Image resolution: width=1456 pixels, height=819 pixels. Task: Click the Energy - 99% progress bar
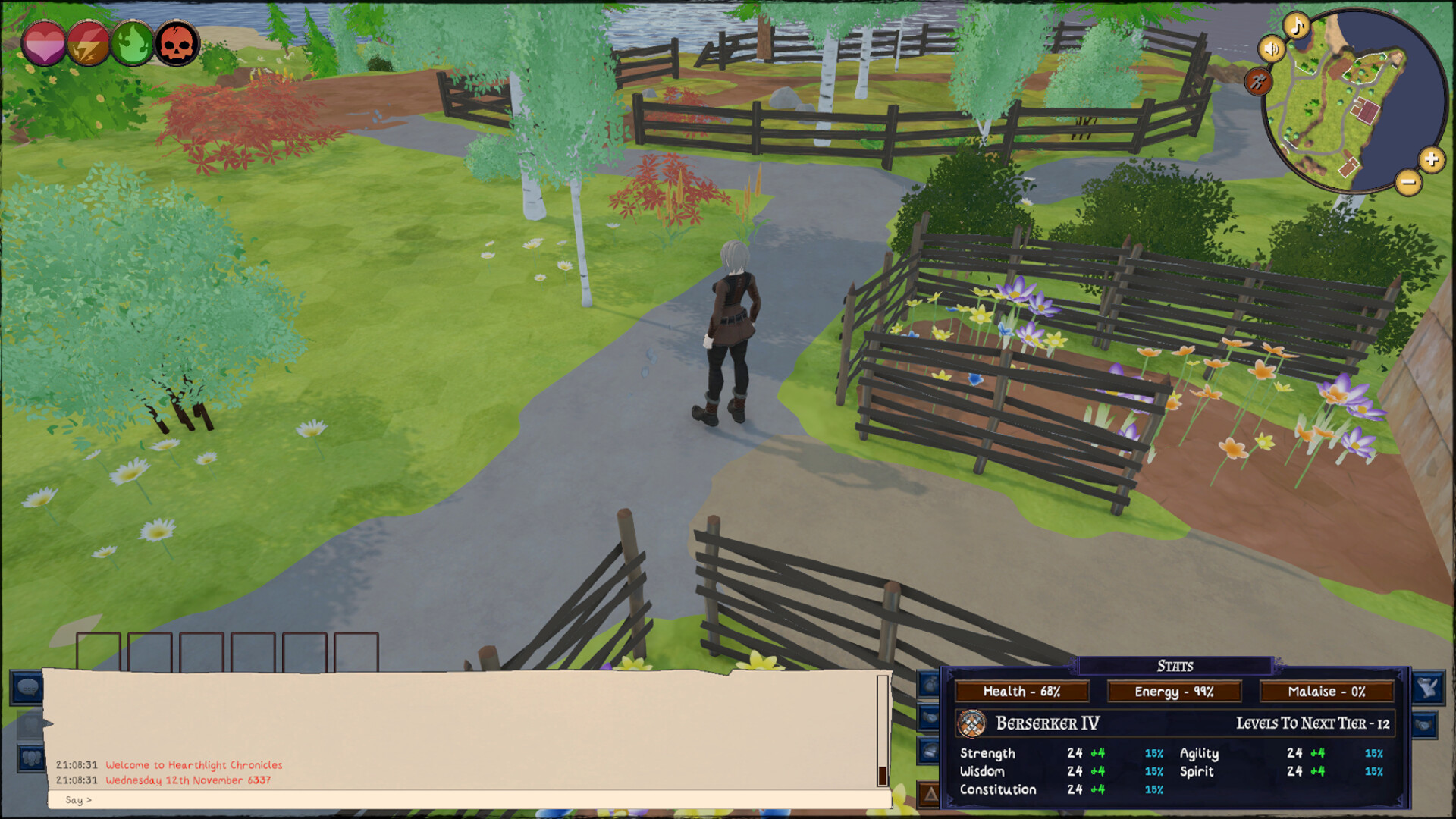click(x=1174, y=691)
